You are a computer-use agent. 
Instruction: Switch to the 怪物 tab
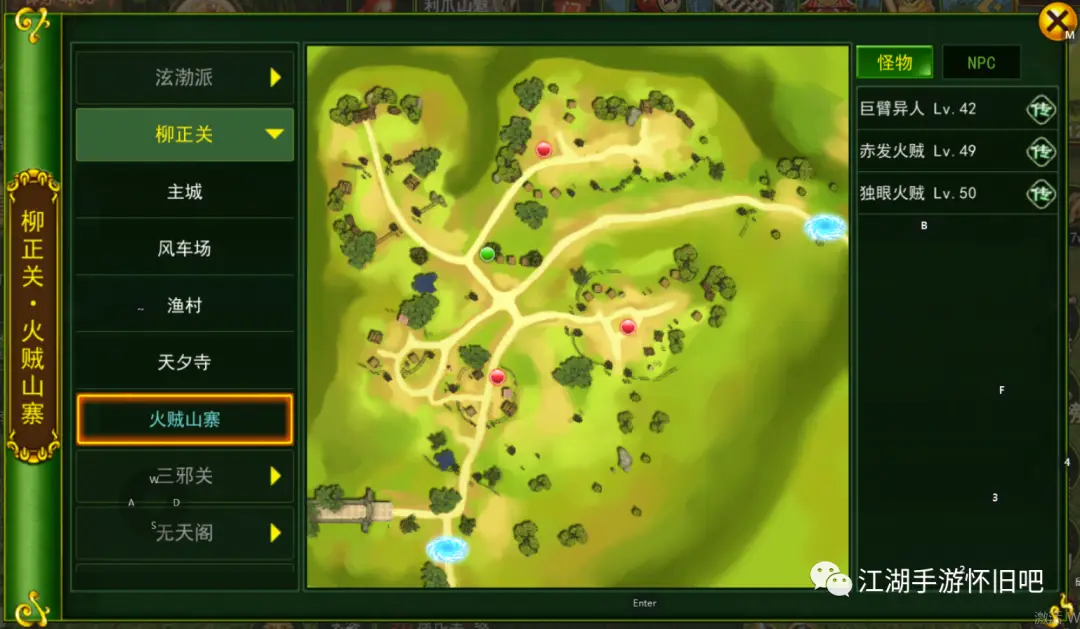coord(894,63)
